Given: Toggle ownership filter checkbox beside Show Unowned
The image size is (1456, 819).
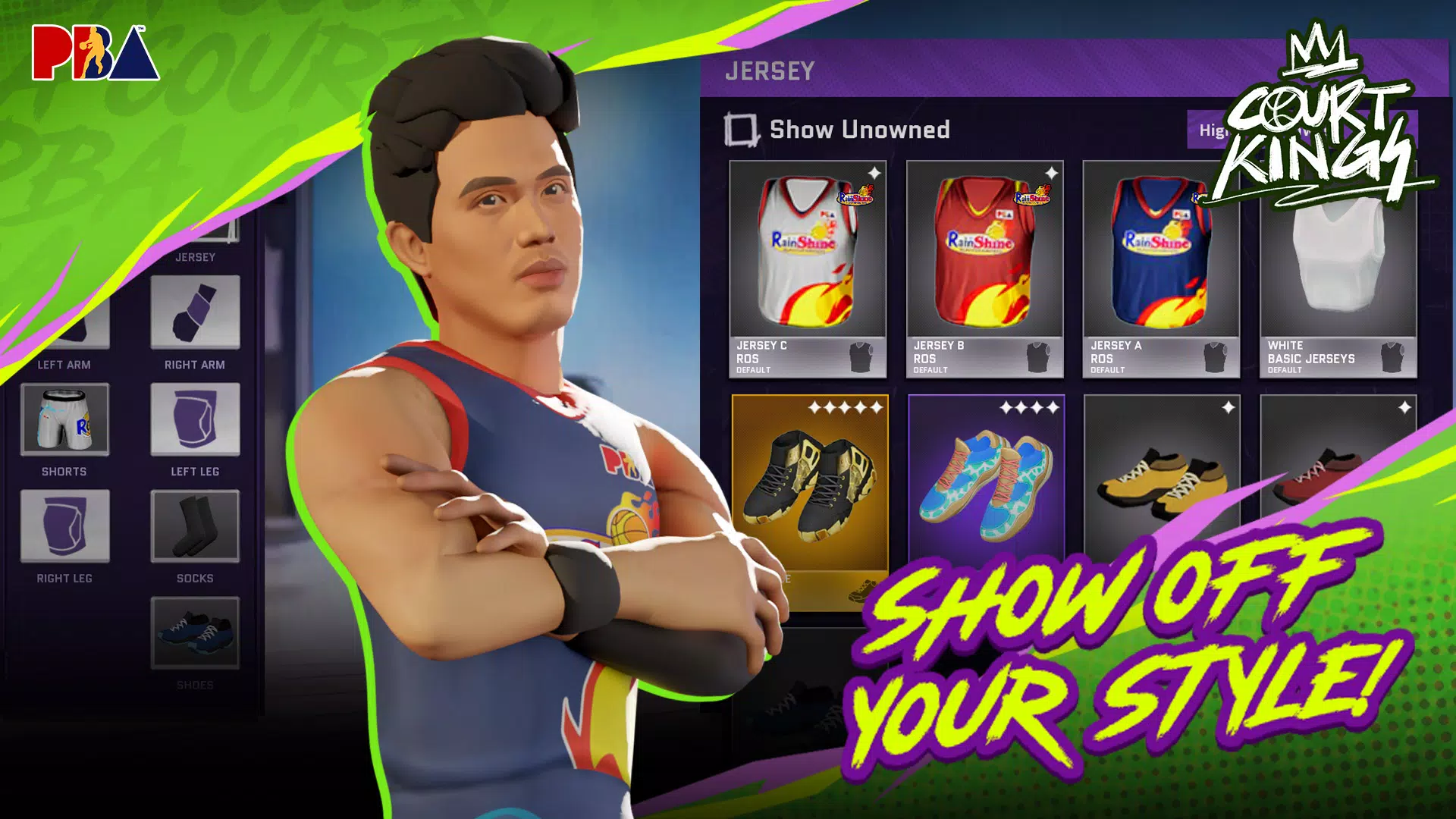Looking at the screenshot, I should (x=742, y=129).
